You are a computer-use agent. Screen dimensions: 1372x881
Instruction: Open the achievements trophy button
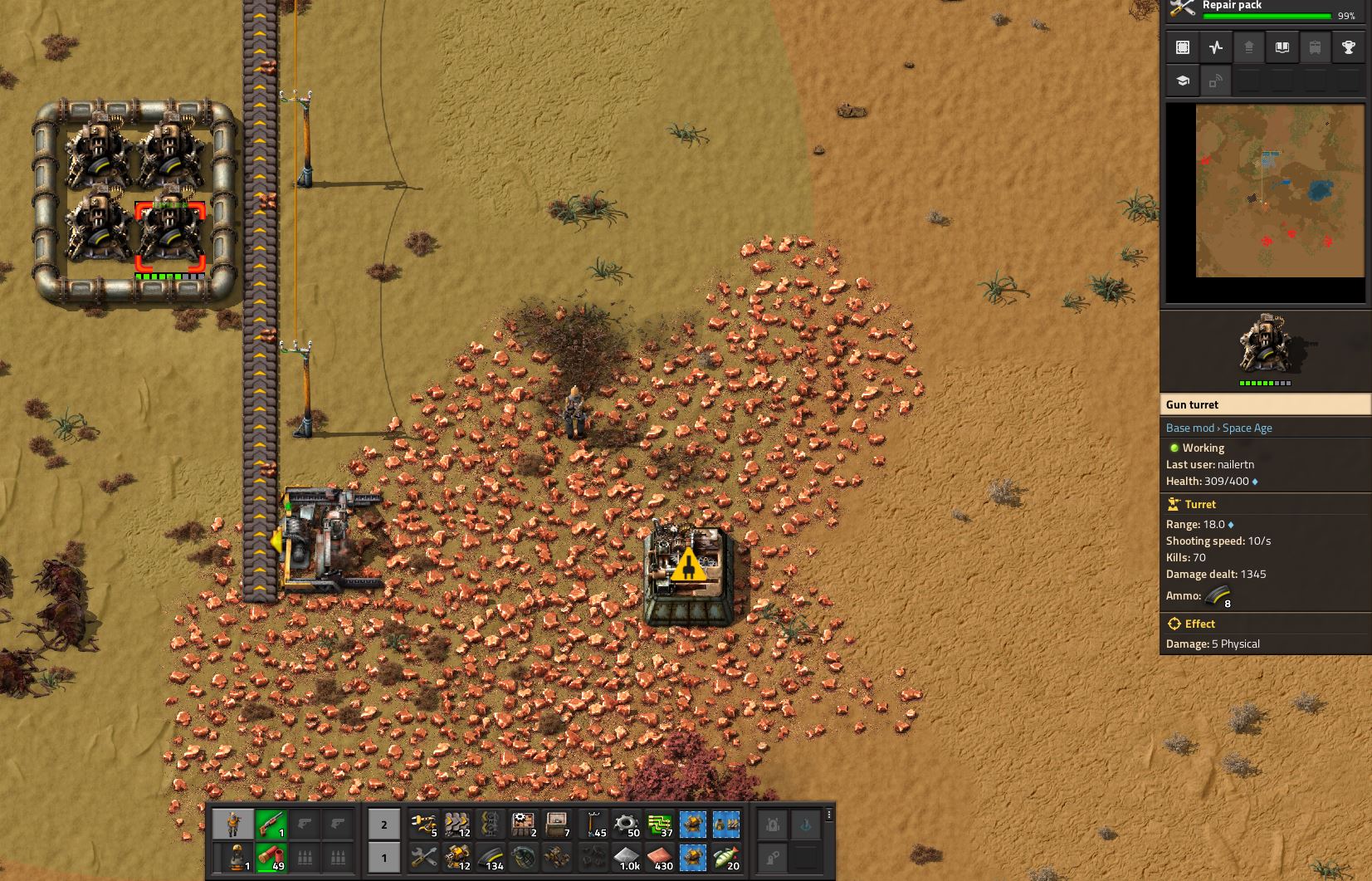[x=1349, y=47]
